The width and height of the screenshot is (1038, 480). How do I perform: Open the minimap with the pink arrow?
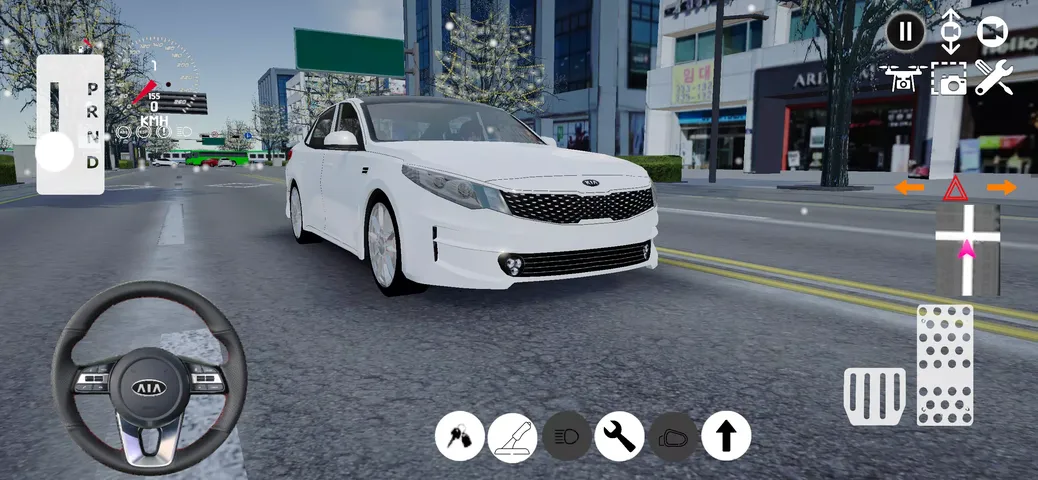[x=967, y=250]
